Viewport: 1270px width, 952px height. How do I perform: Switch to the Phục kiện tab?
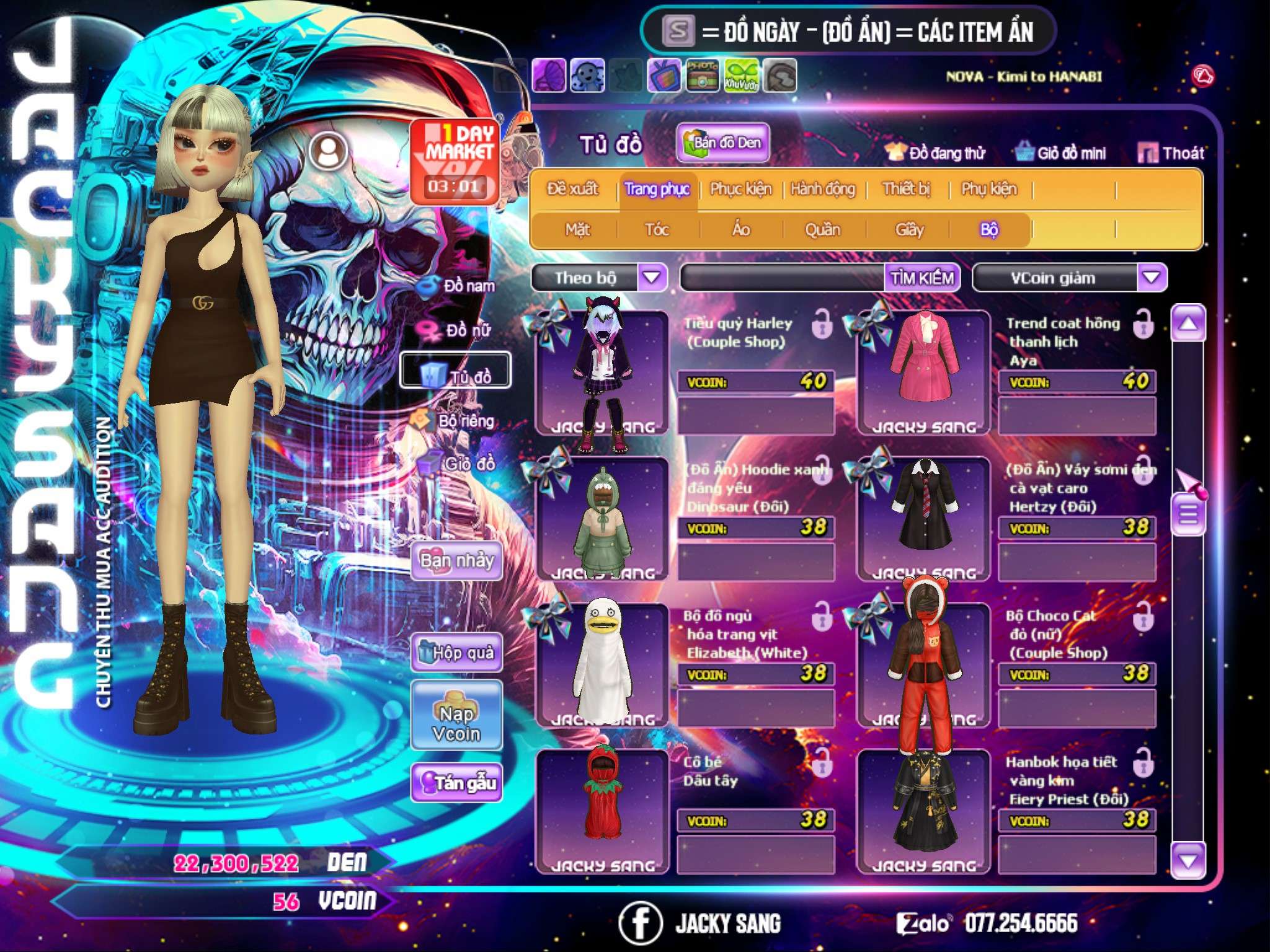point(740,188)
